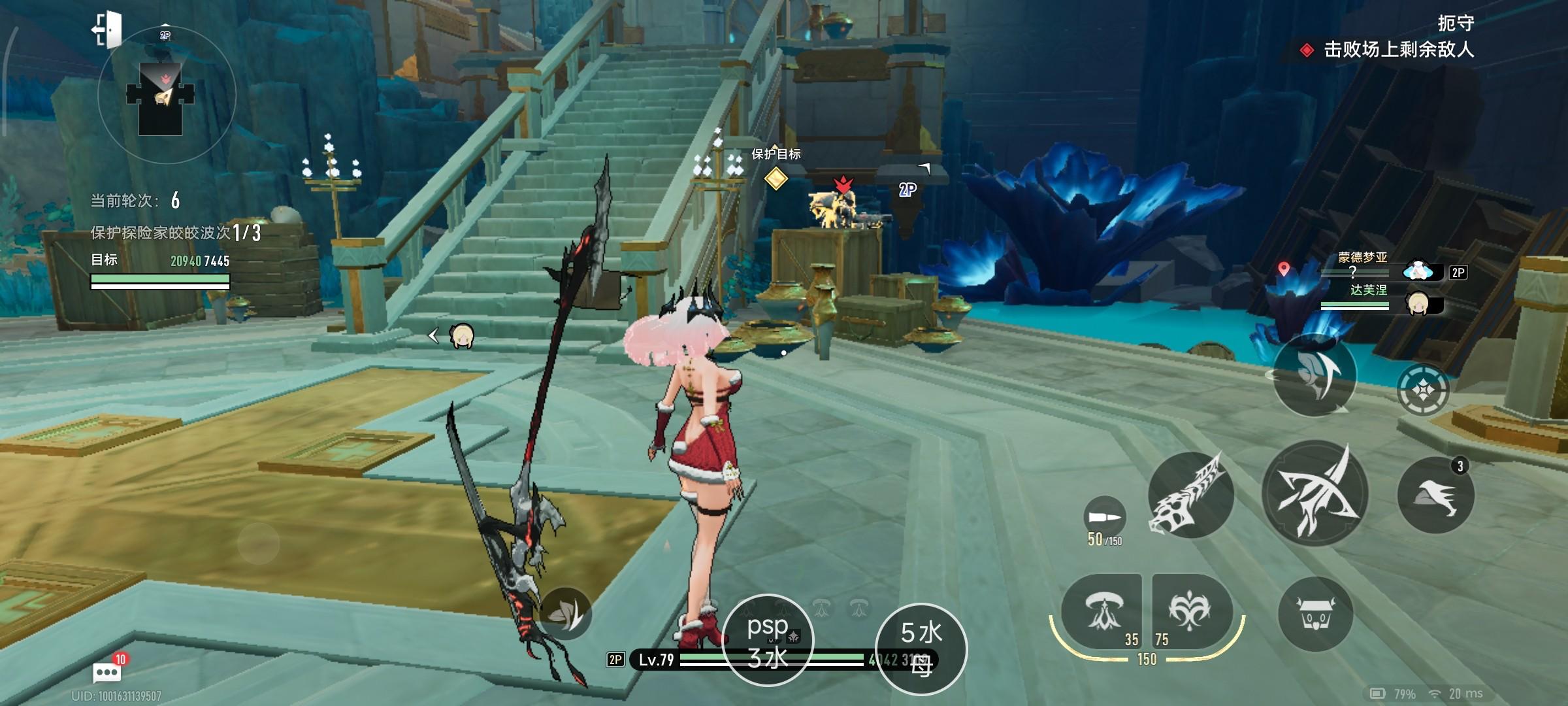Trigger the leaf spin jump button
The height and width of the screenshot is (706, 1568).
(x=1315, y=375)
